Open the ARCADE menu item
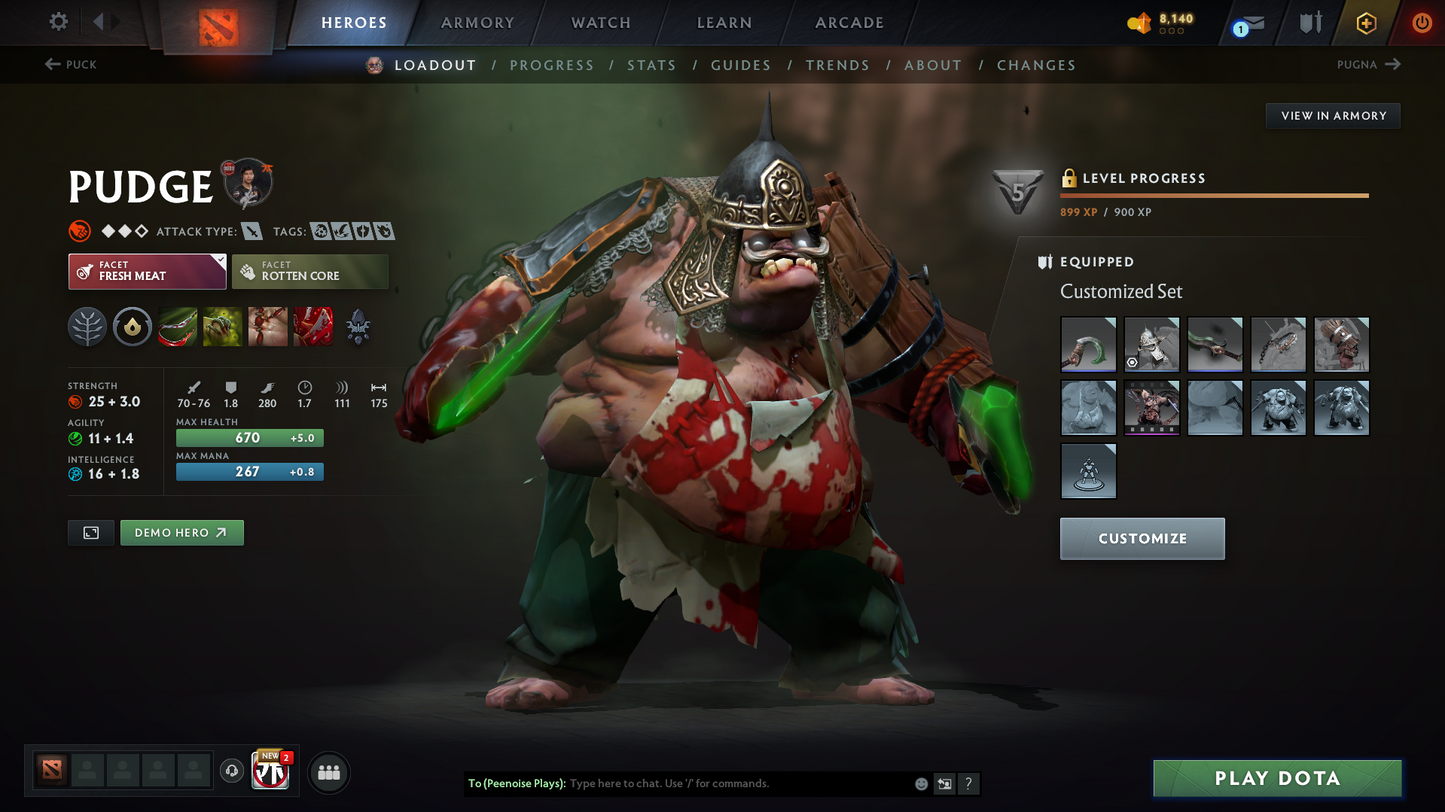Screen dimensions: 1445x812 (x=849, y=22)
